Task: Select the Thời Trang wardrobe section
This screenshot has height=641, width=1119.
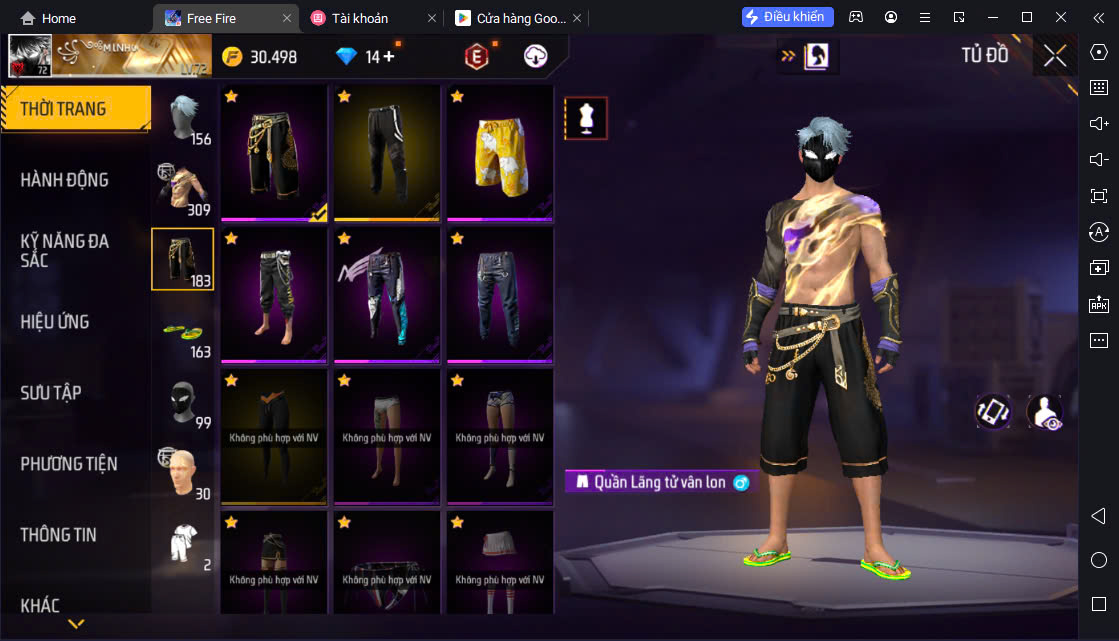Action: coord(63,109)
